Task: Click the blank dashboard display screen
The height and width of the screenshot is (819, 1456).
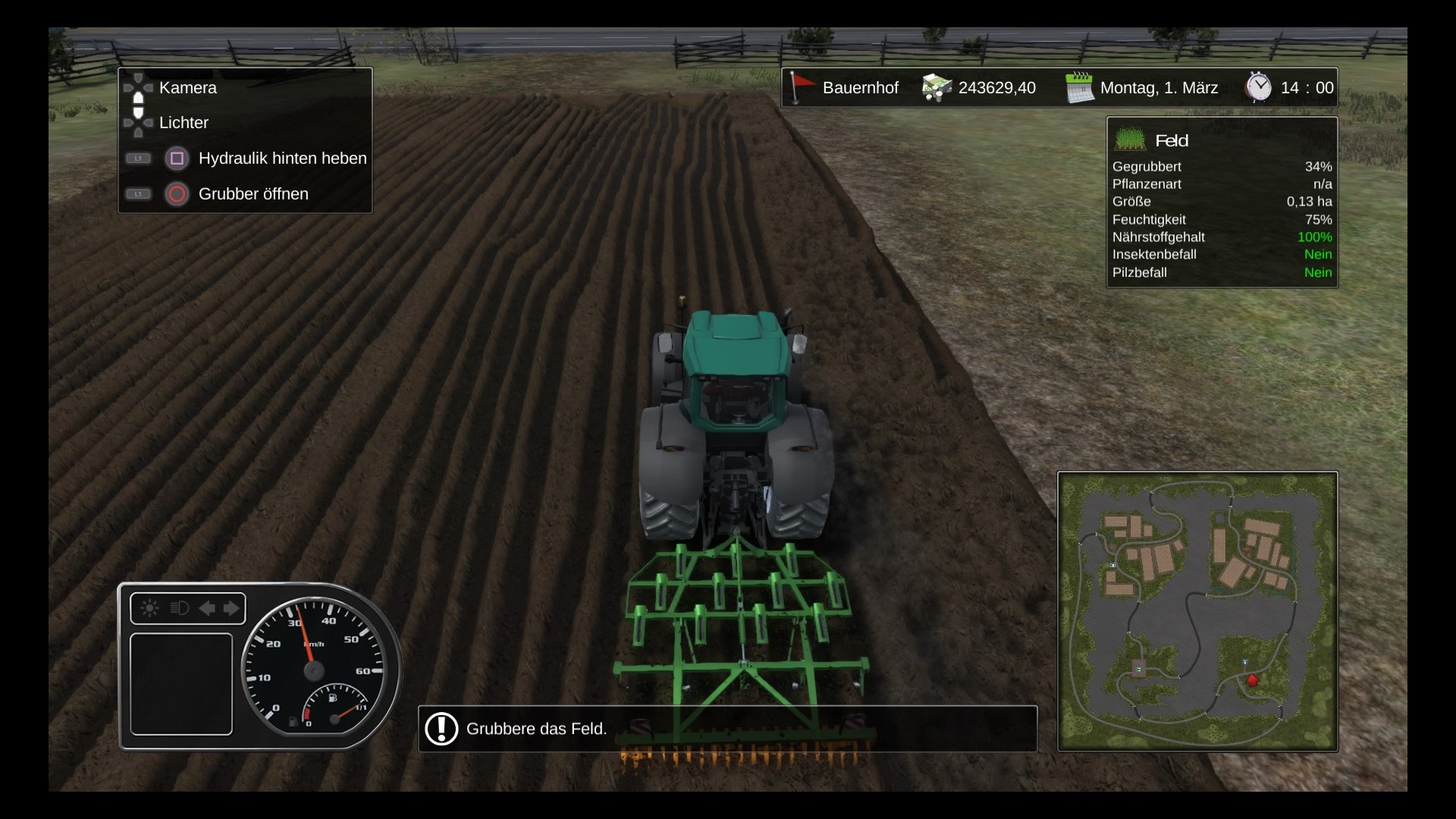Action: point(181,684)
